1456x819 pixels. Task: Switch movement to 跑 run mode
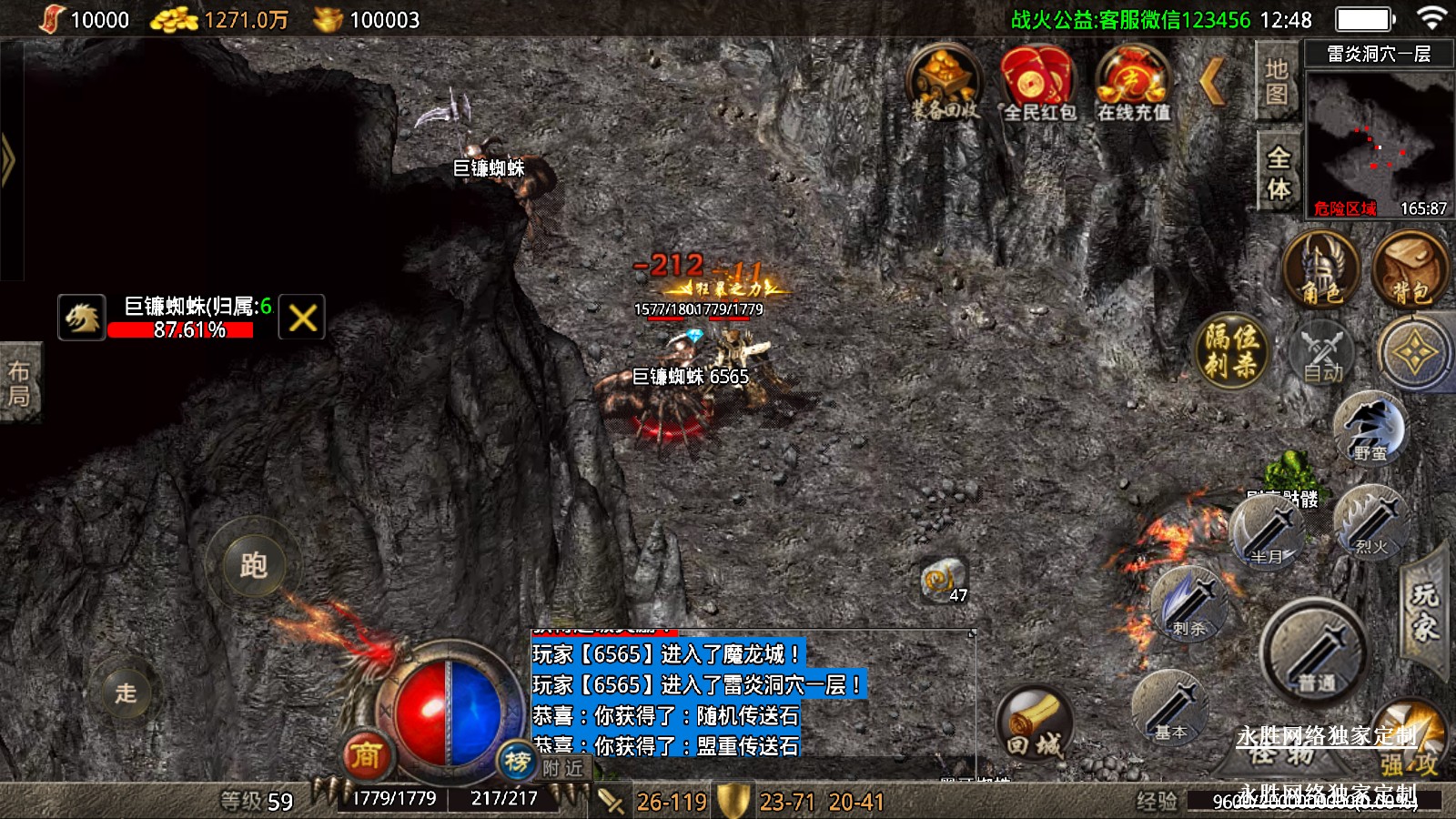pyautogui.click(x=253, y=565)
